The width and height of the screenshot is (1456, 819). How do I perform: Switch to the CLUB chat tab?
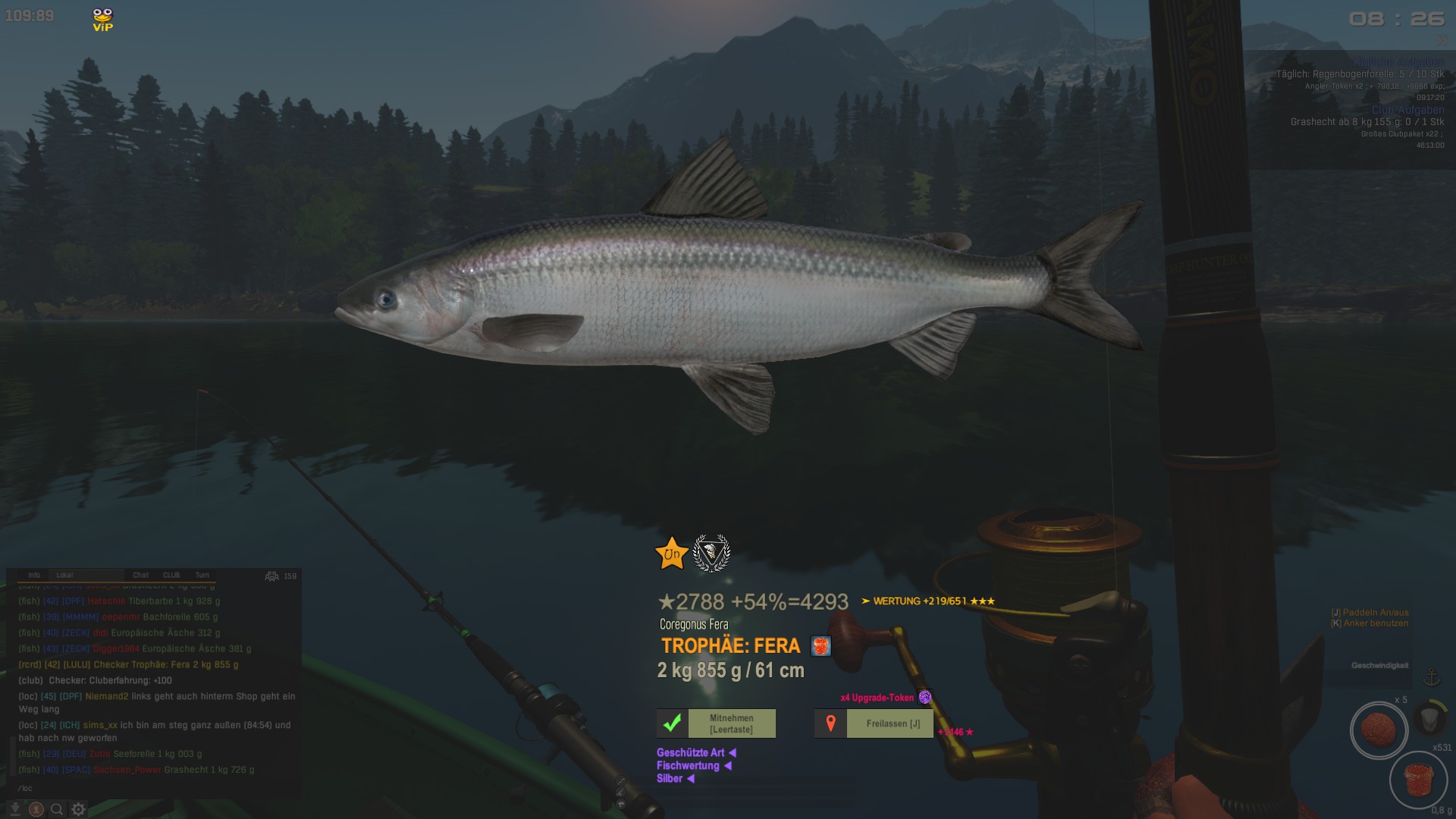(171, 575)
